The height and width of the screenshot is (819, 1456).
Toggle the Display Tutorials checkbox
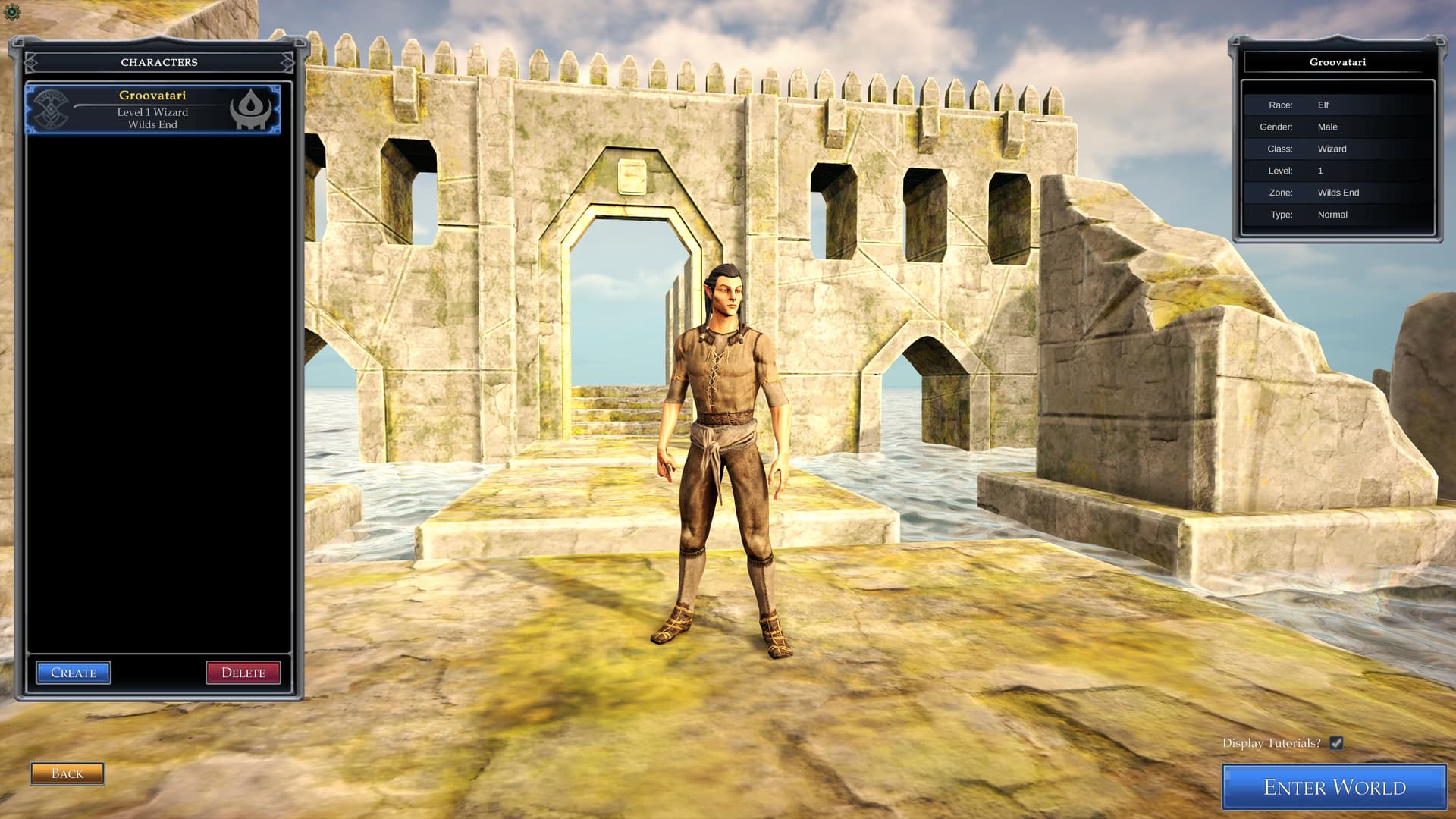click(x=1336, y=743)
